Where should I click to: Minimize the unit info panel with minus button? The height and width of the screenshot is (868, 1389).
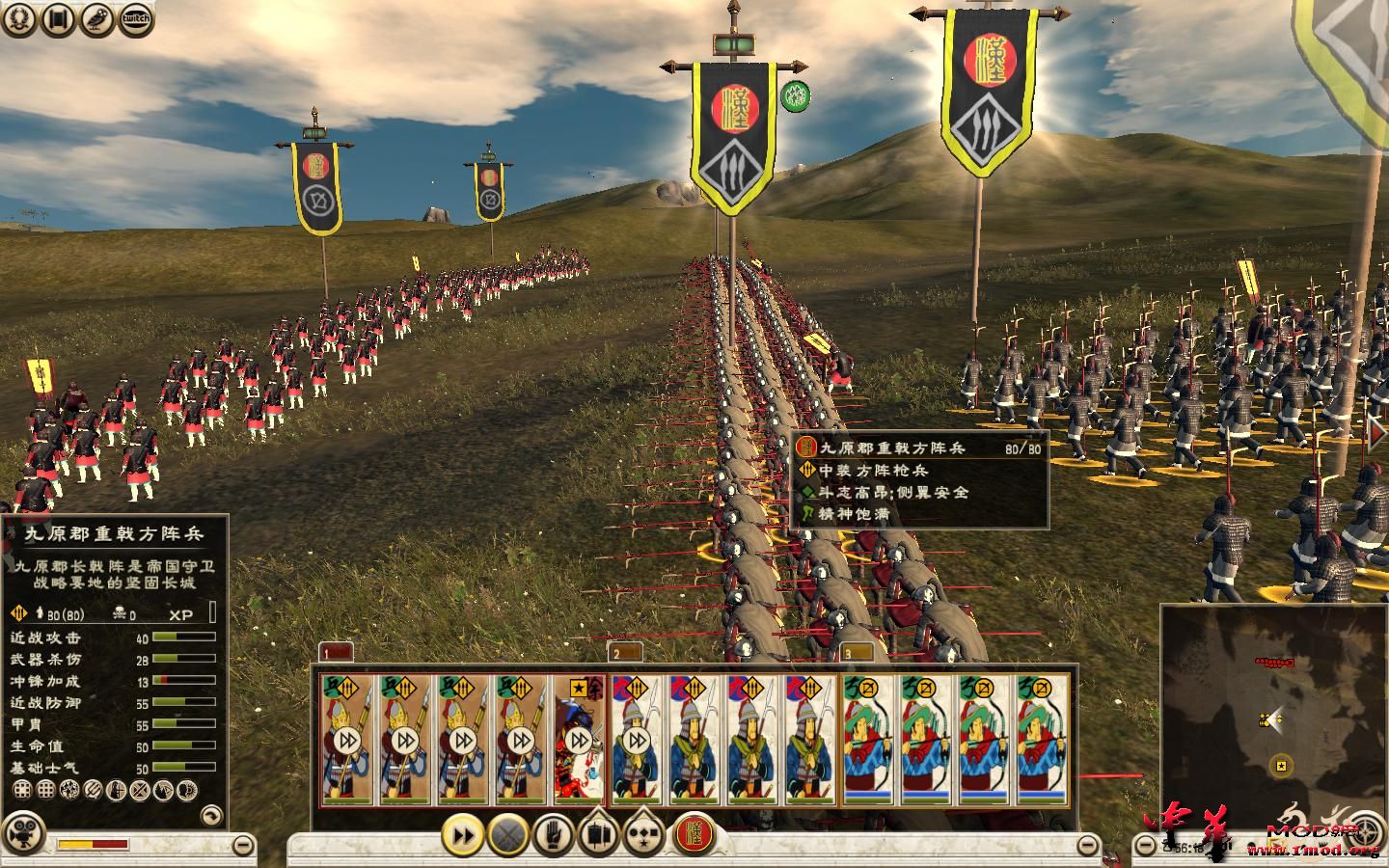tap(244, 847)
